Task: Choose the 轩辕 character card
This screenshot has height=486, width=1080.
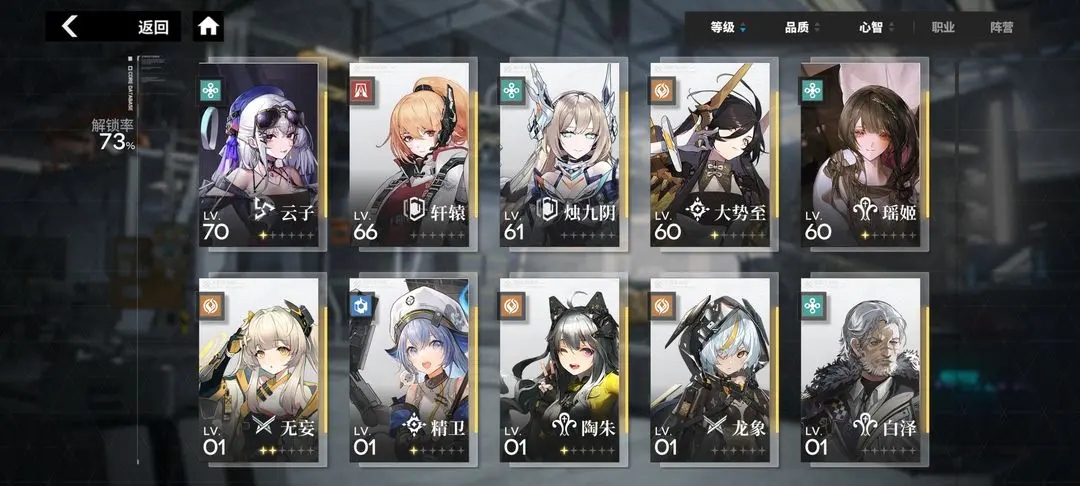Action: pyautogui.click(x=409, y=154)
